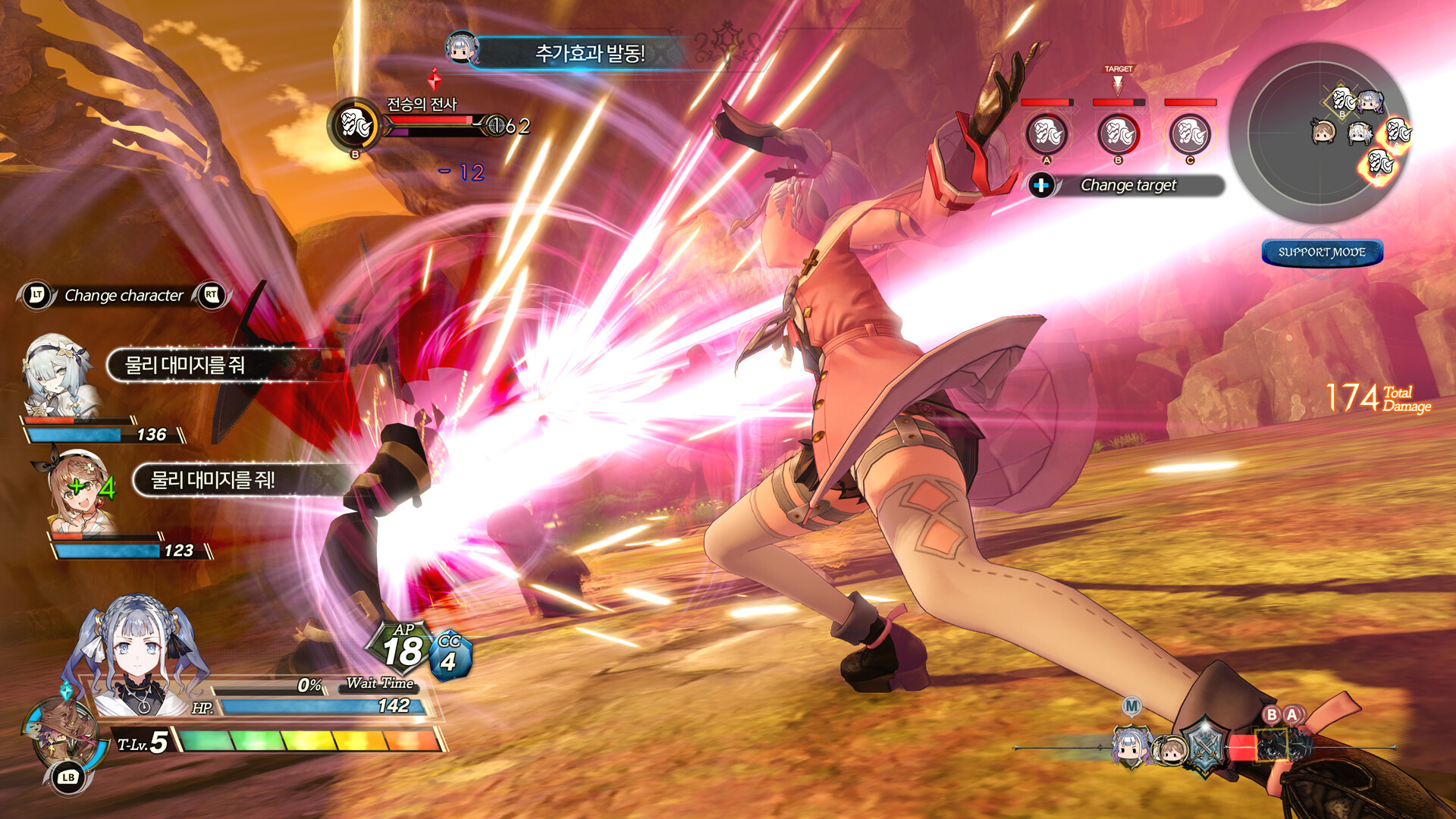Click the CC 4 blue gem
1456x819 pixels.
(x=450, y=656)
